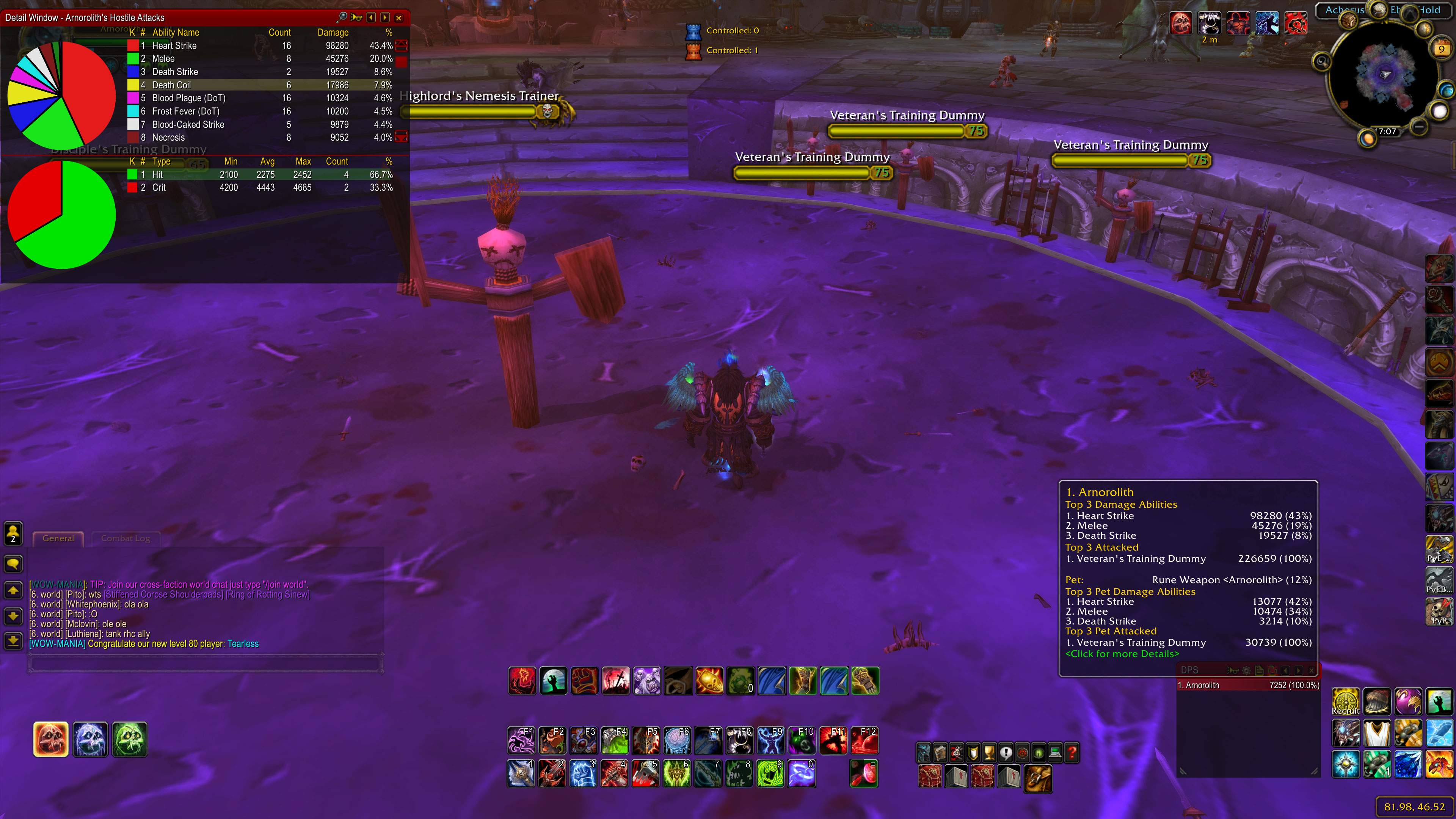Open the Main Menu computer icon

point(1055,753)
